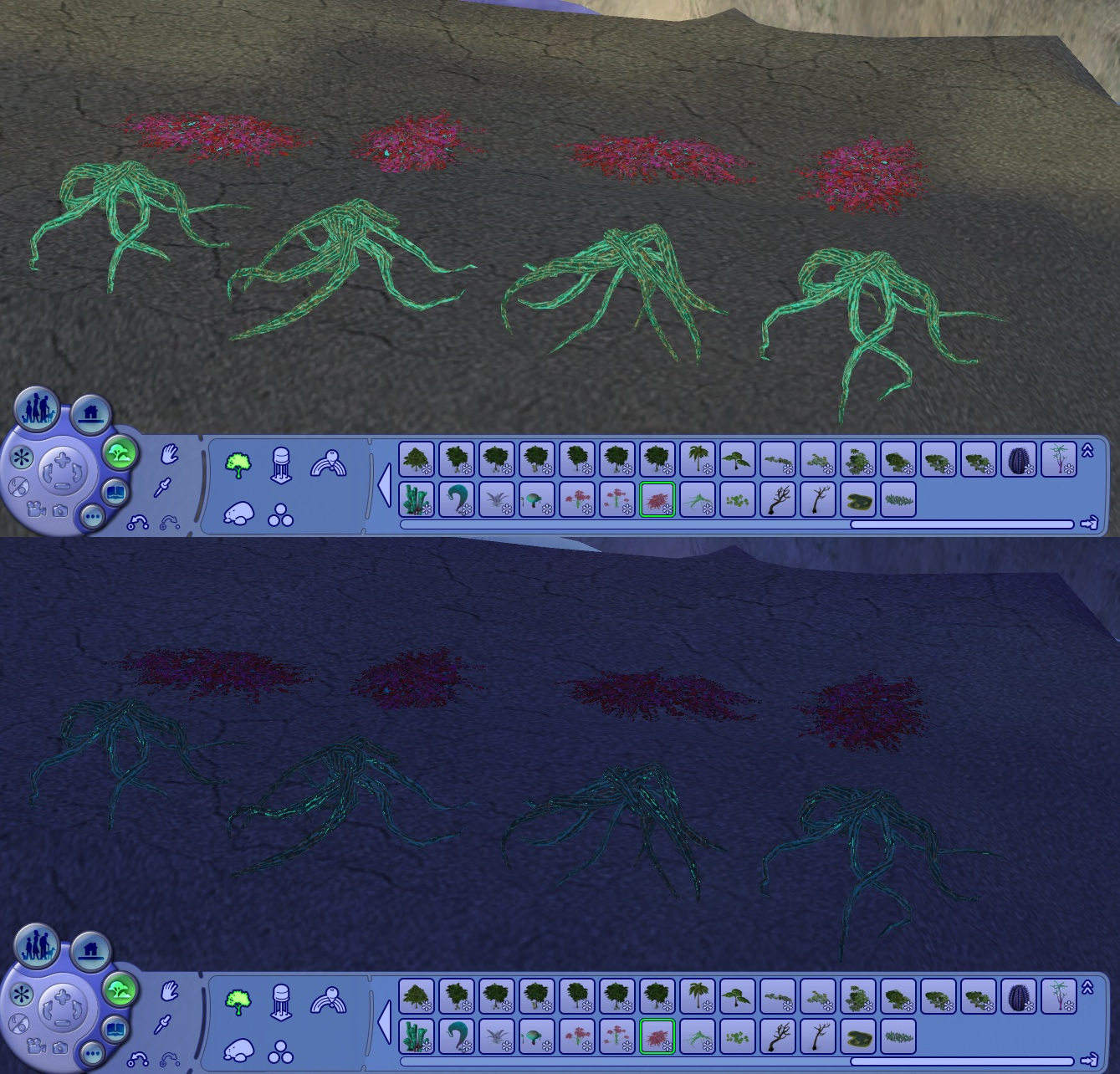Take a snapshot with the camera icon in the nighttime screenshot
Viewport: 1120px width, 1074px height.
point(60,1046)
